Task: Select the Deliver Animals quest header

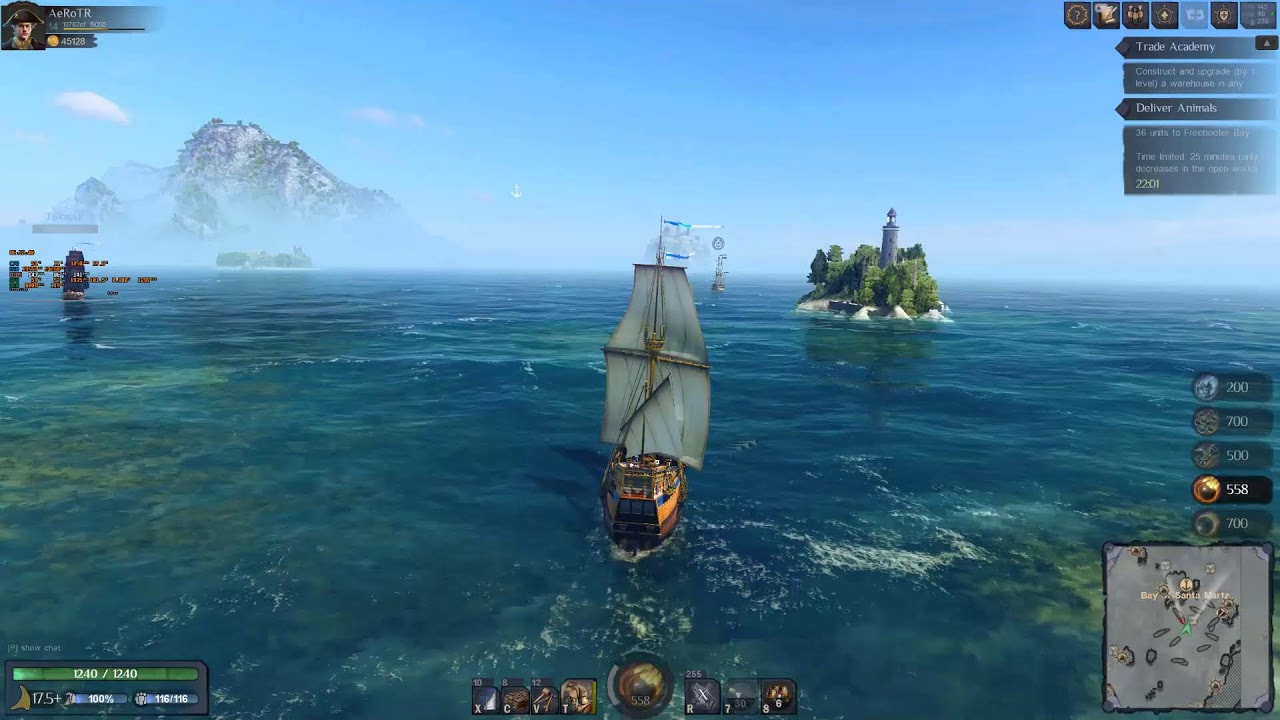Action: click(x=1177, y=108)
